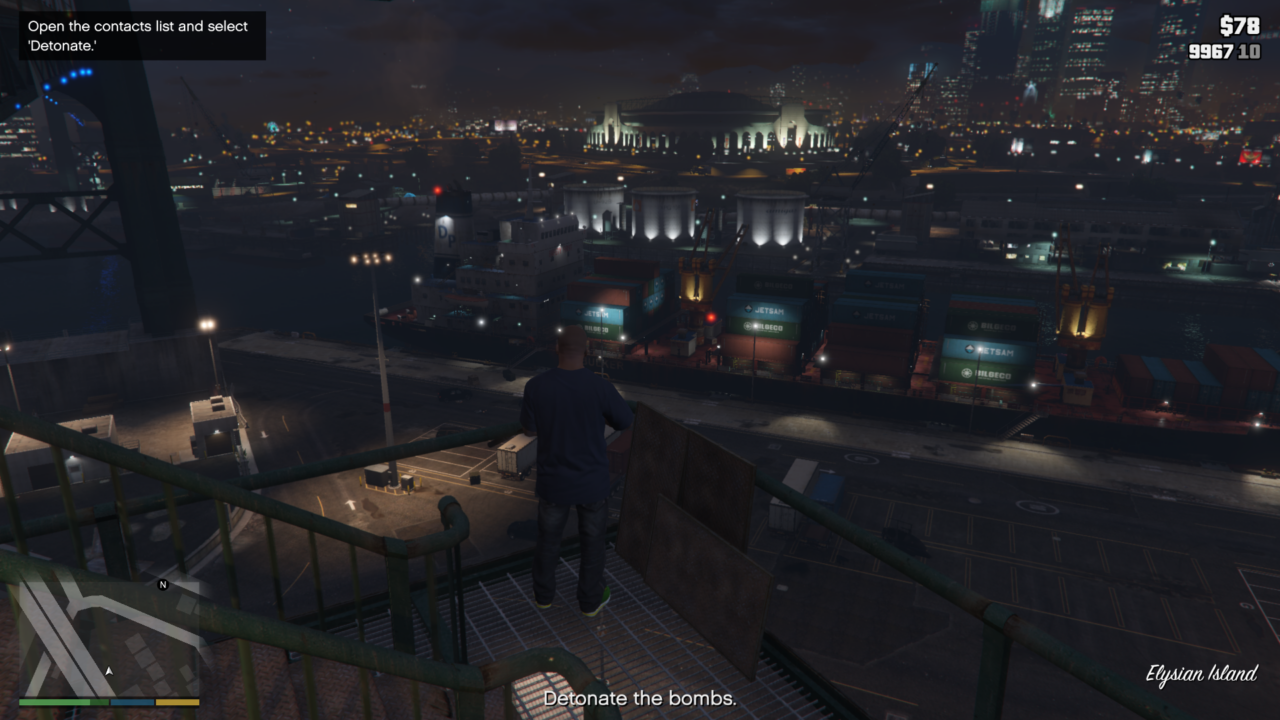Viewport: 1280px width, 720px height.
Task: Click the 'Detonate the bombs.' subtitle text
Action: (640, 698)
